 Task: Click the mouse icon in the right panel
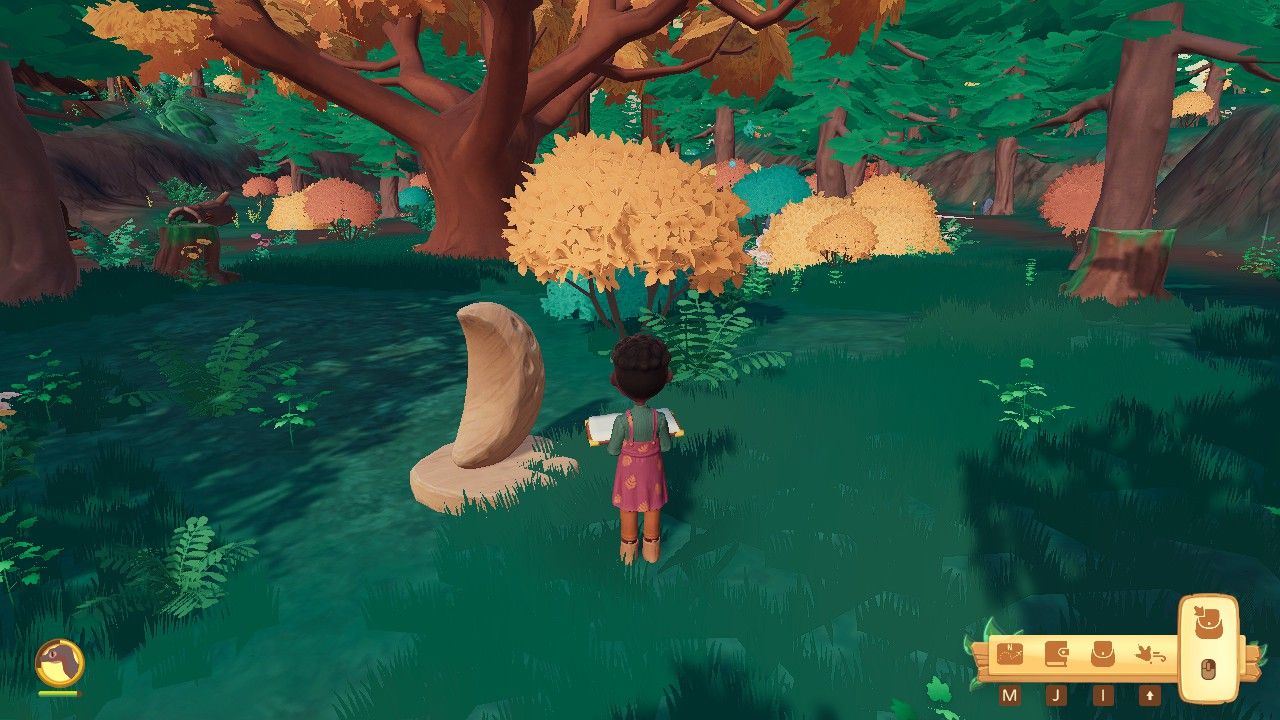pyautogui.click(x=1208, y=668)
